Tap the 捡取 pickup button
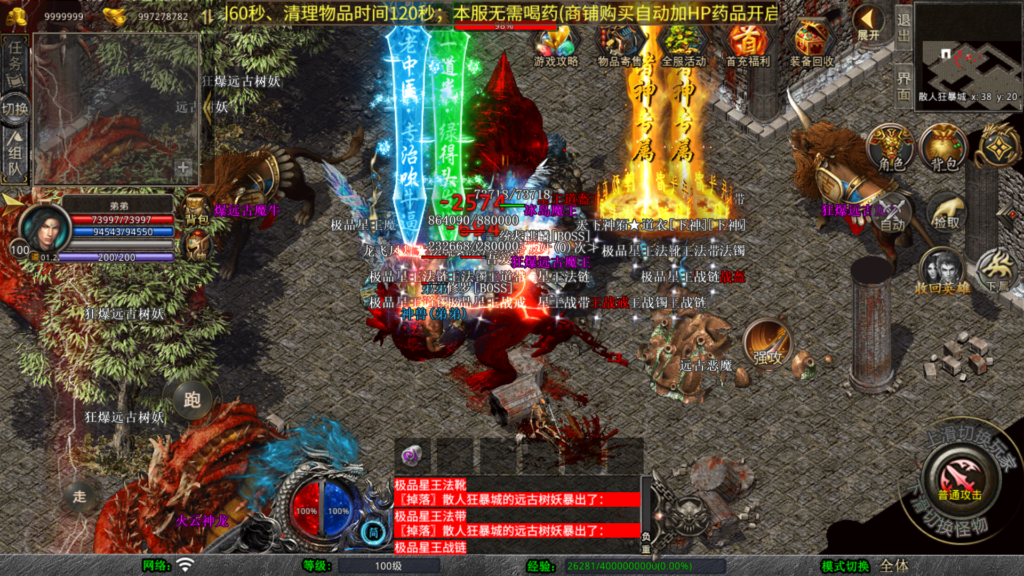The image size is (1024, 576). coord(944,213)
